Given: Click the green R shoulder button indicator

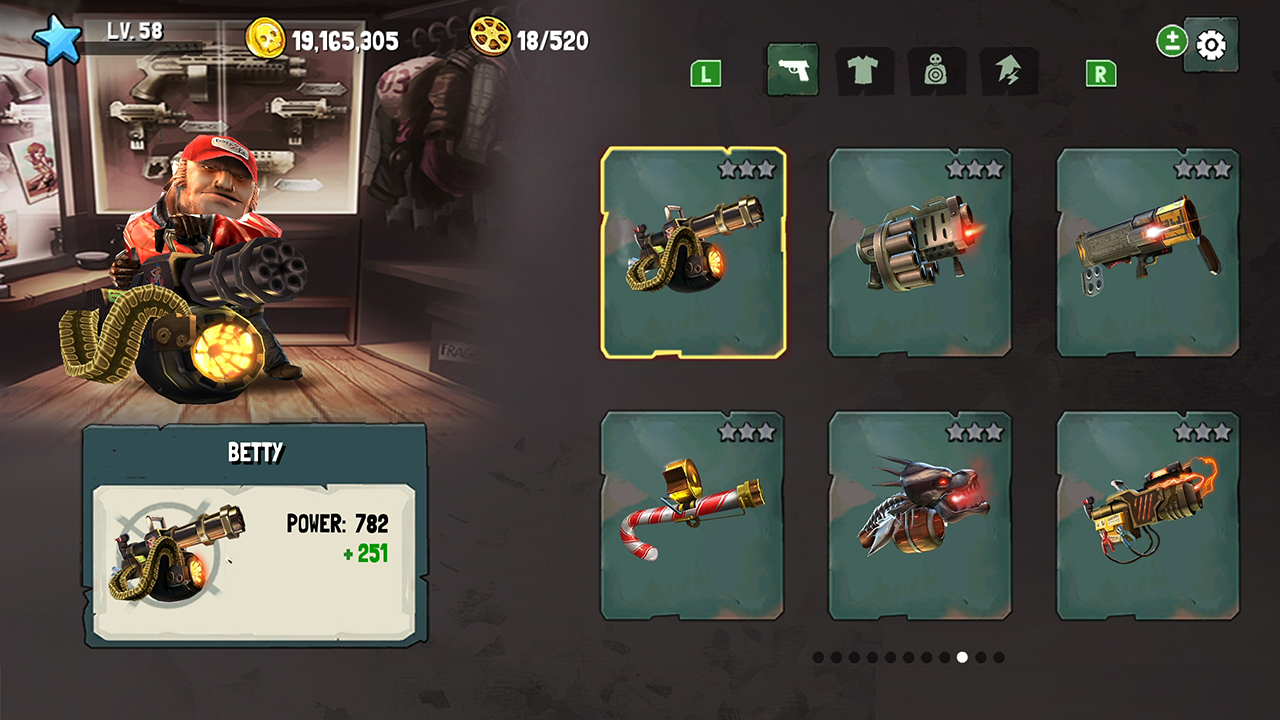Looking at the screenshot, I should 1100,73.
